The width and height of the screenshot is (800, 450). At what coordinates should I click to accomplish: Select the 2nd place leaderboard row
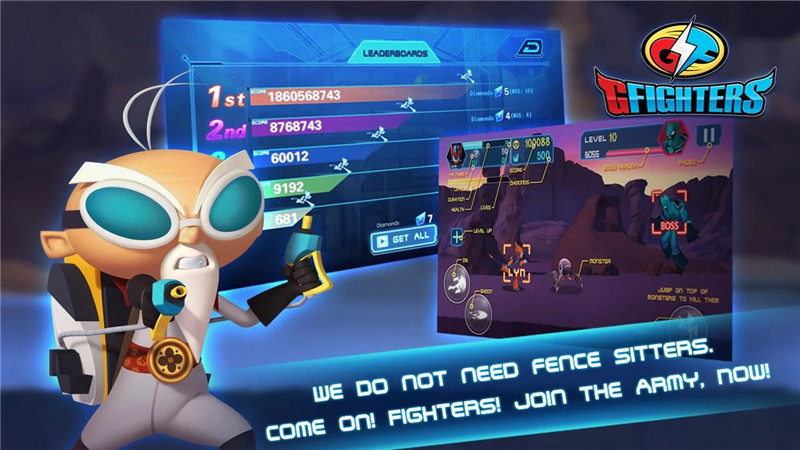tap(330, 127)
